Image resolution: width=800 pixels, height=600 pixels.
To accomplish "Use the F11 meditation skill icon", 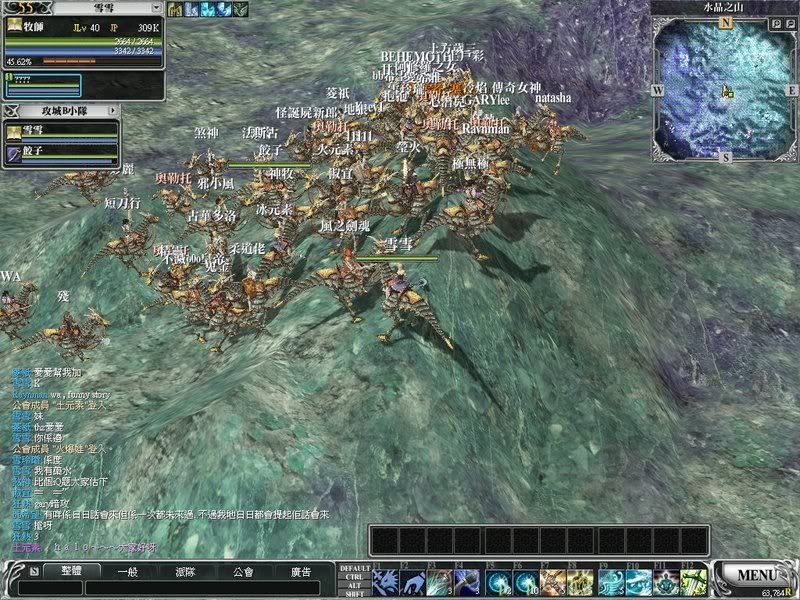I will coord(666,581).
